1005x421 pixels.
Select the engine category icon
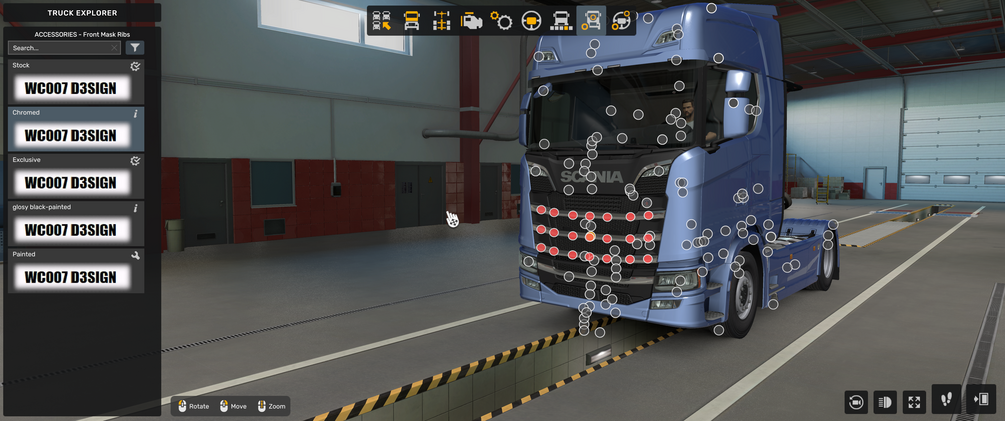pyautogui.click(x=471, y=21)
